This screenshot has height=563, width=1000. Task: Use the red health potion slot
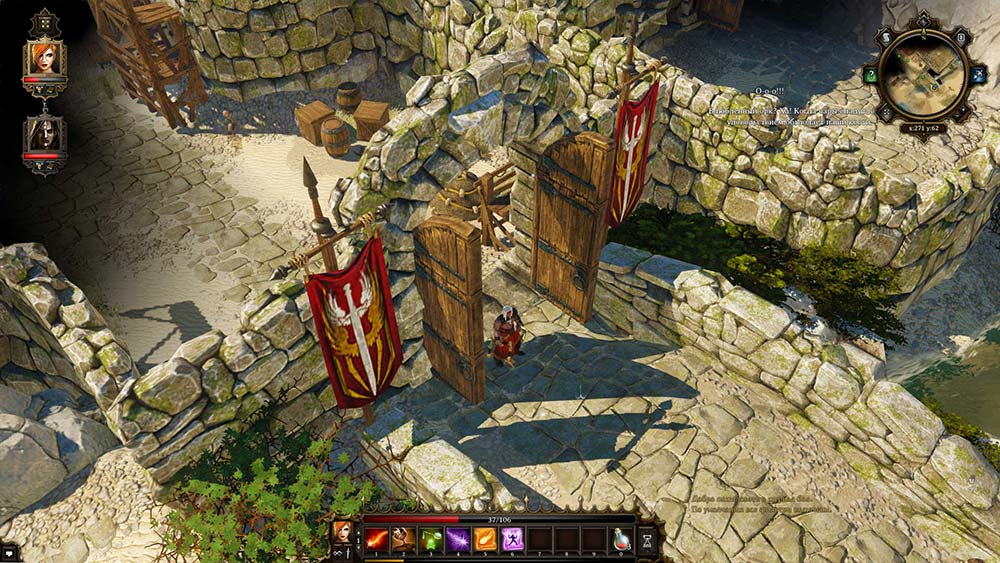coord(621,539)
